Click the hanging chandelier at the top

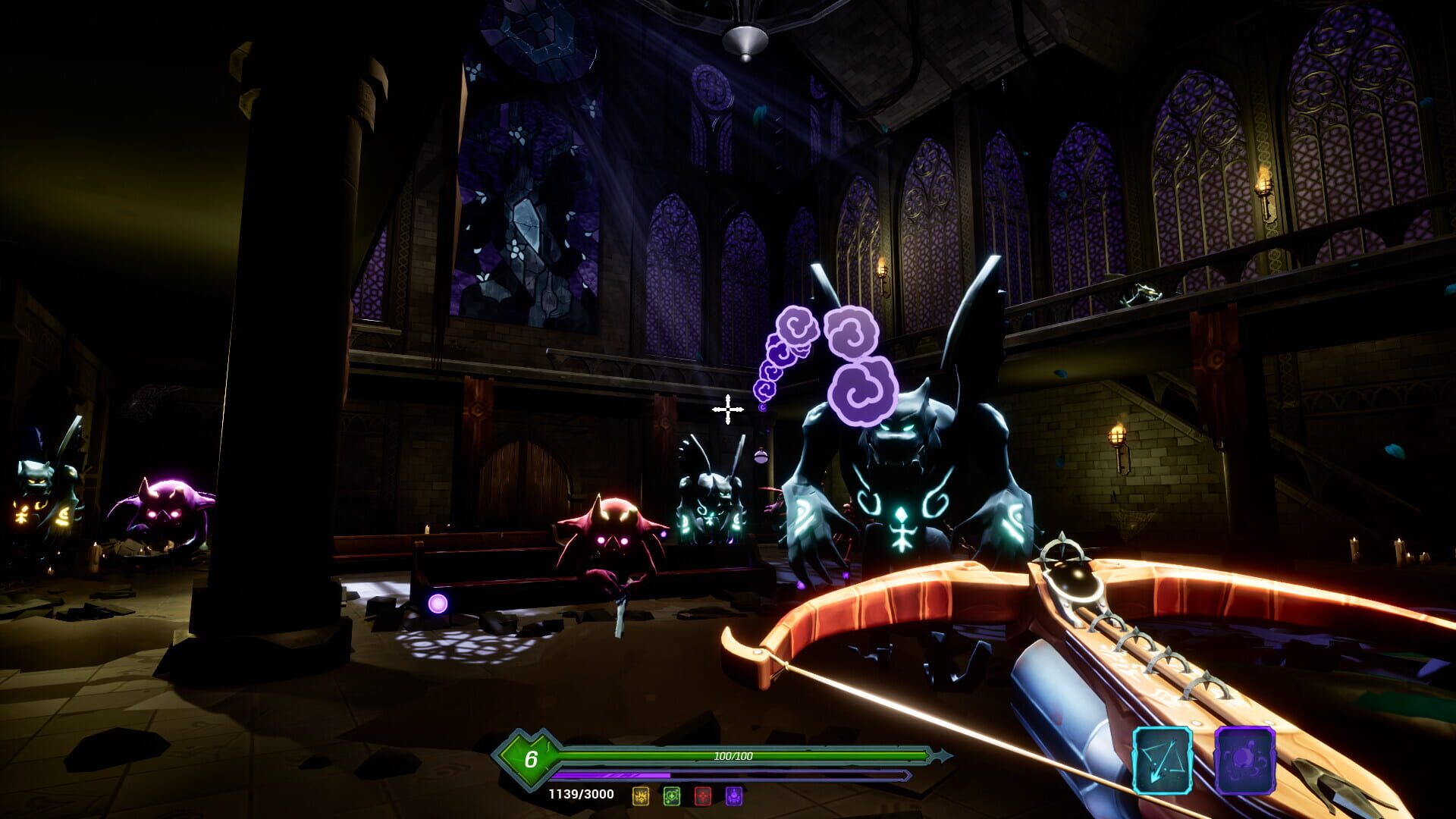747,34
